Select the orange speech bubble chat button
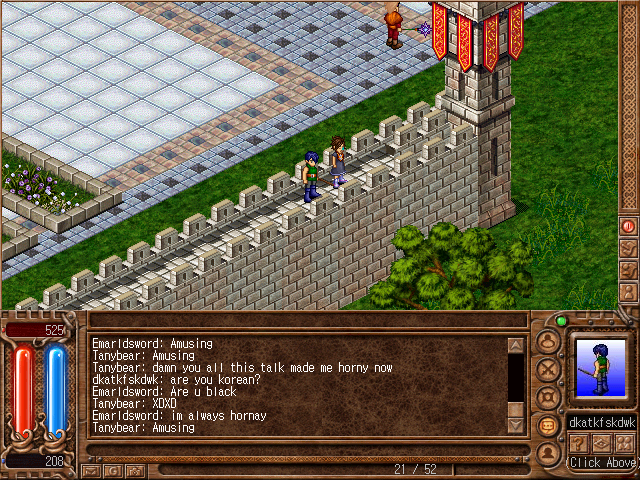The height and width of the screenshot is (480, 640). pos(547,425)
